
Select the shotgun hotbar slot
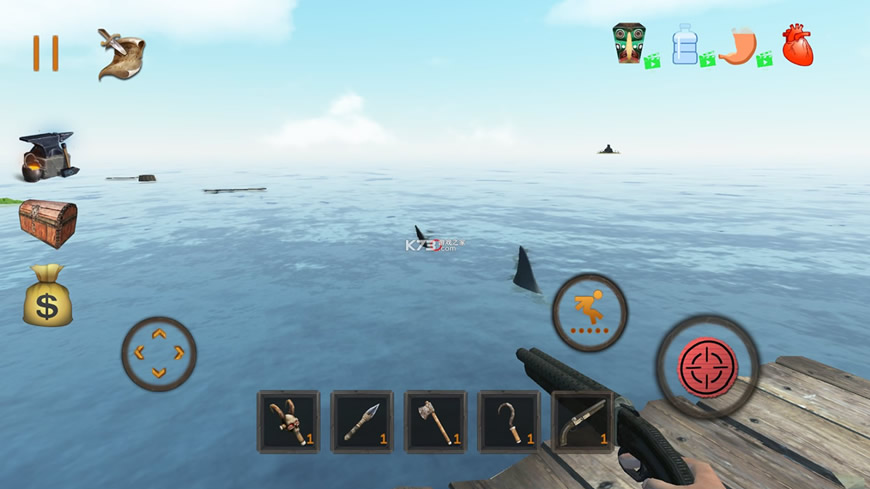pos(582,421)
